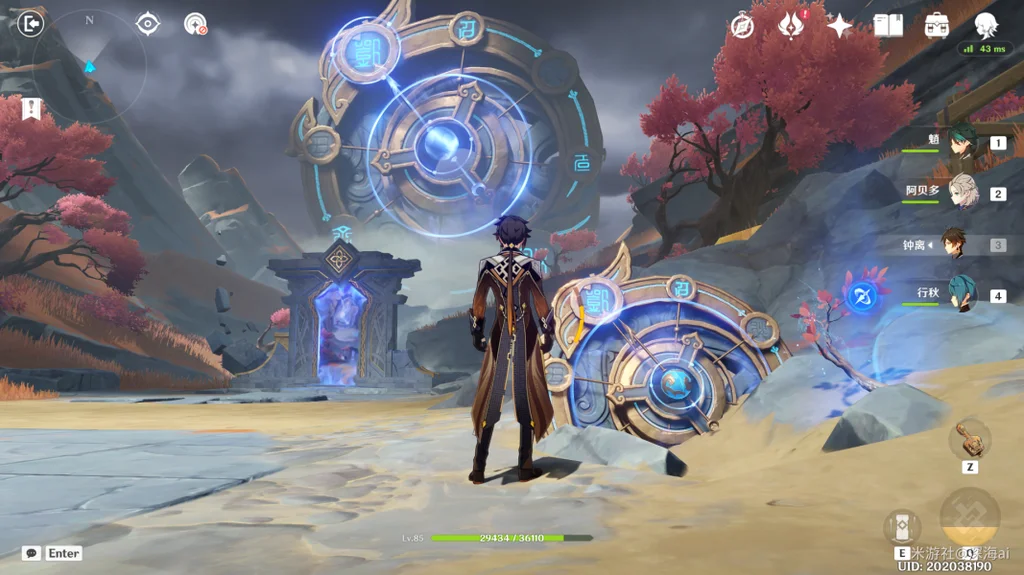Click the exit domain door icon
This screenshot has height=575, width=1024.
(32, 23)
